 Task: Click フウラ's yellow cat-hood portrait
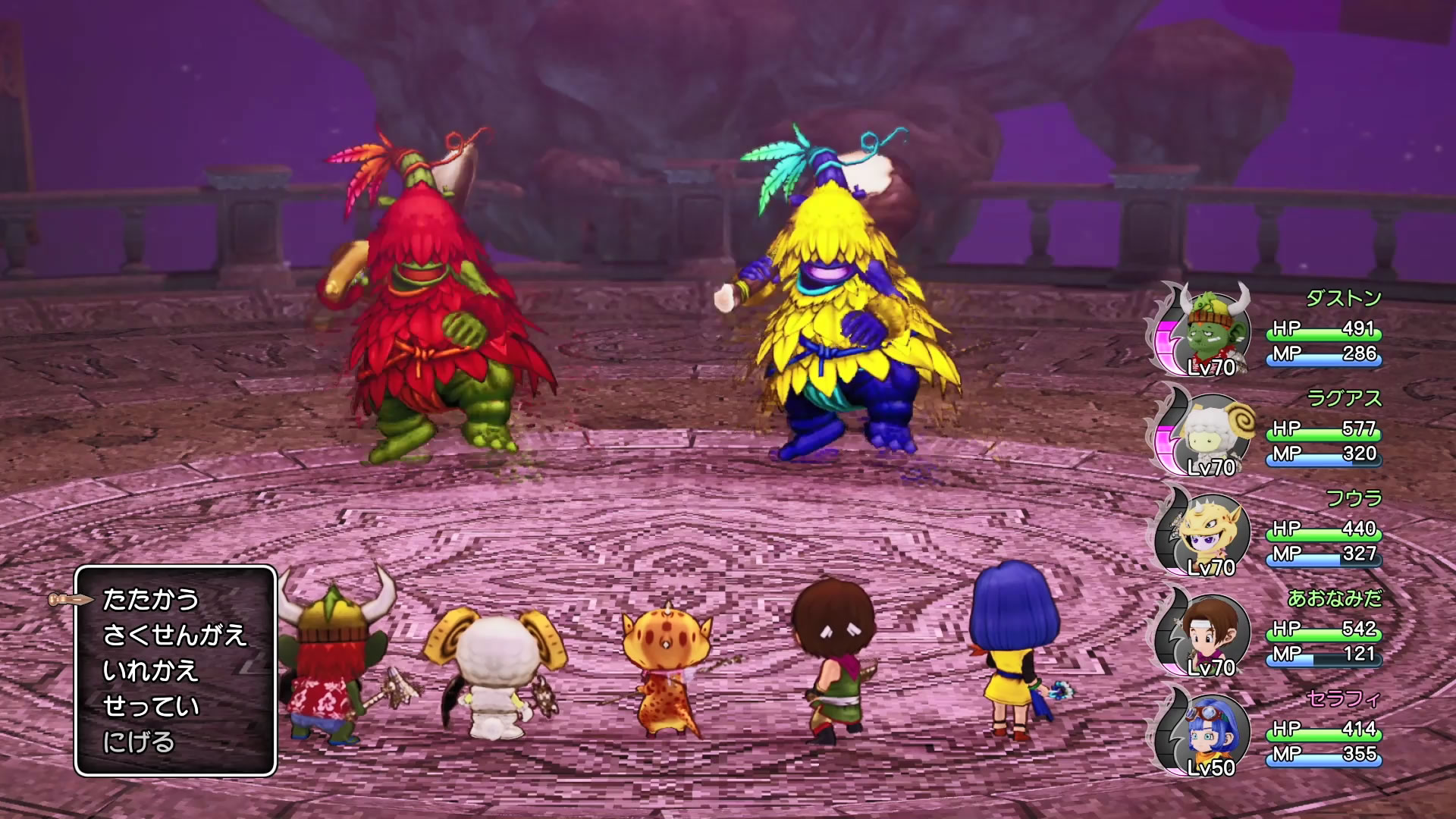(1210, 531)
